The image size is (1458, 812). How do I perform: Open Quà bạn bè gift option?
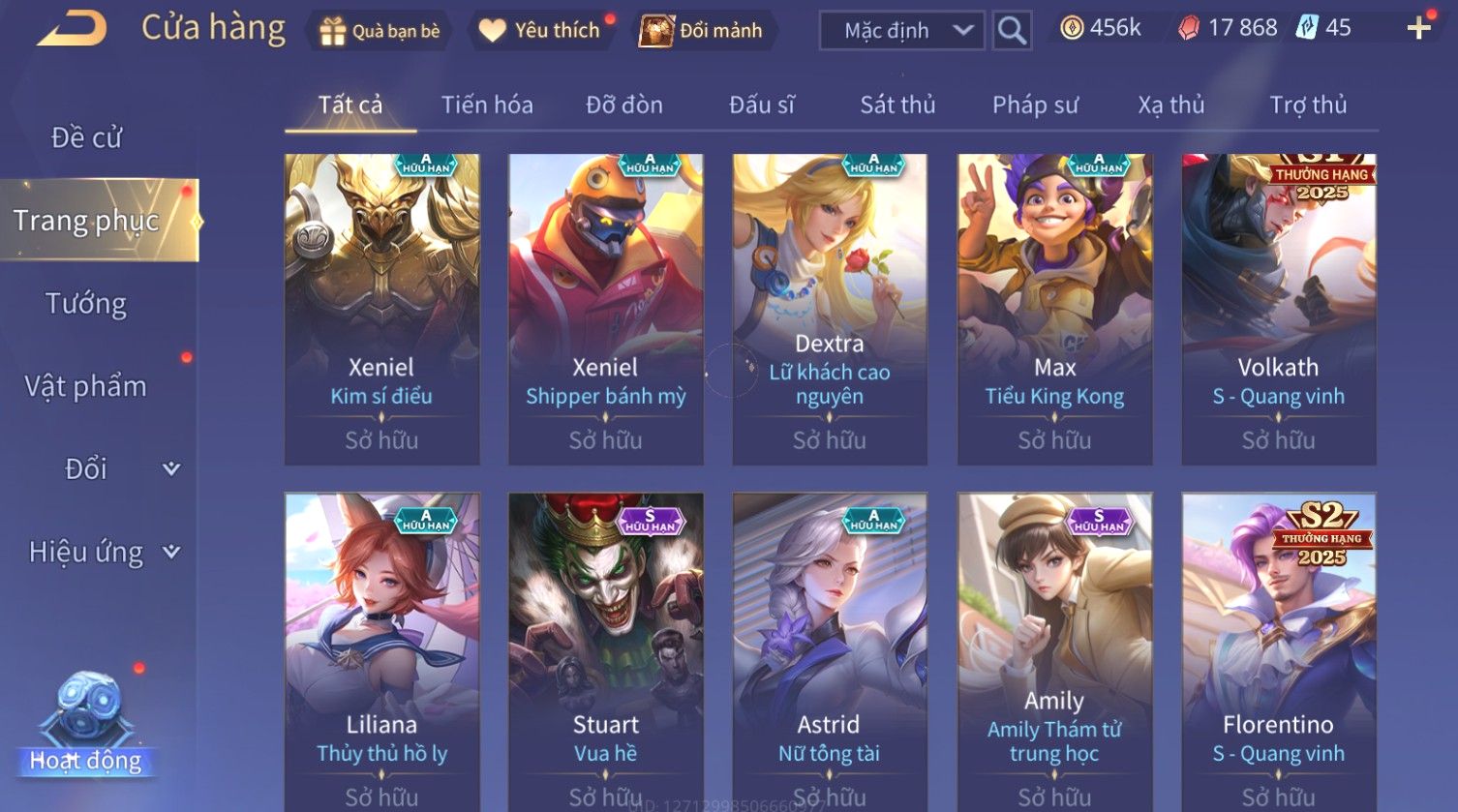tap(380, 31)
